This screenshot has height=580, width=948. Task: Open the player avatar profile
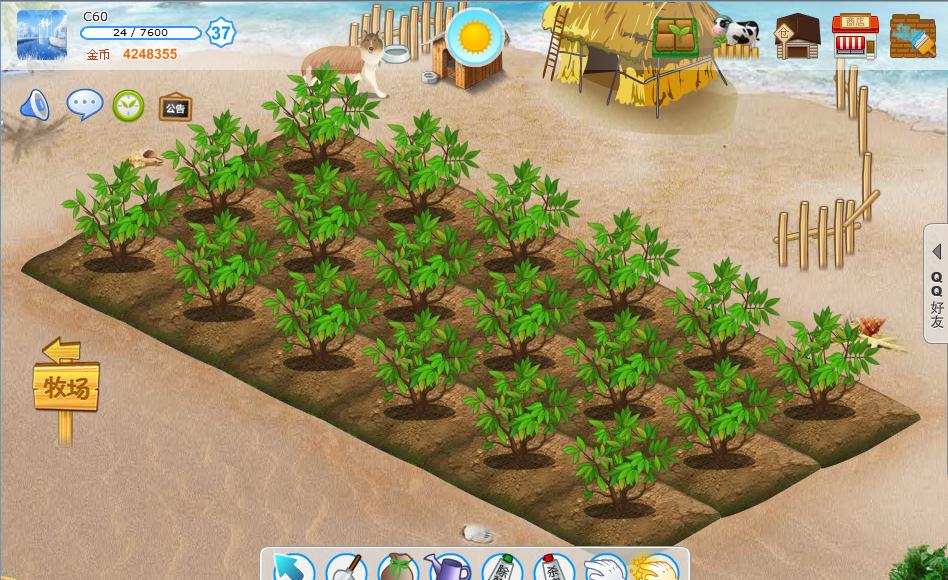[41, 35]
